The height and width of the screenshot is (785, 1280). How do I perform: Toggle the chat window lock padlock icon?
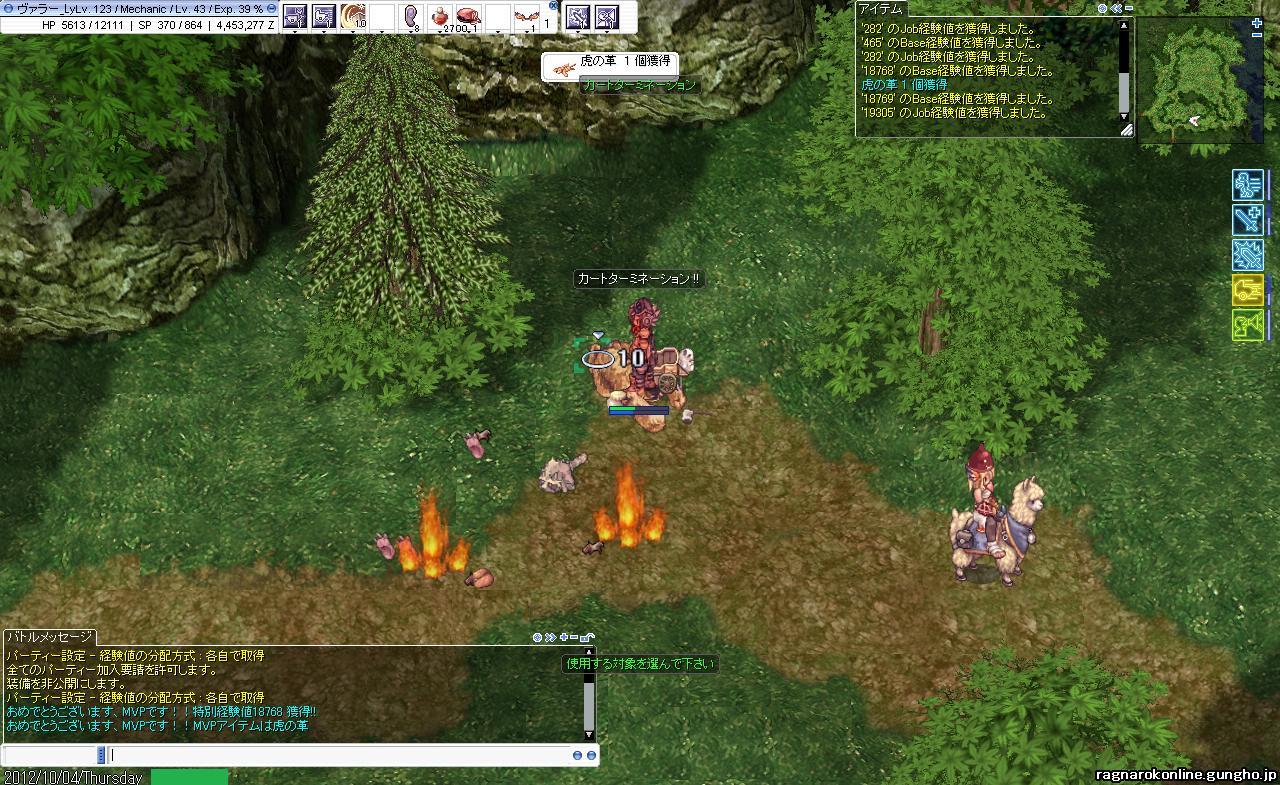coord(587,638)
